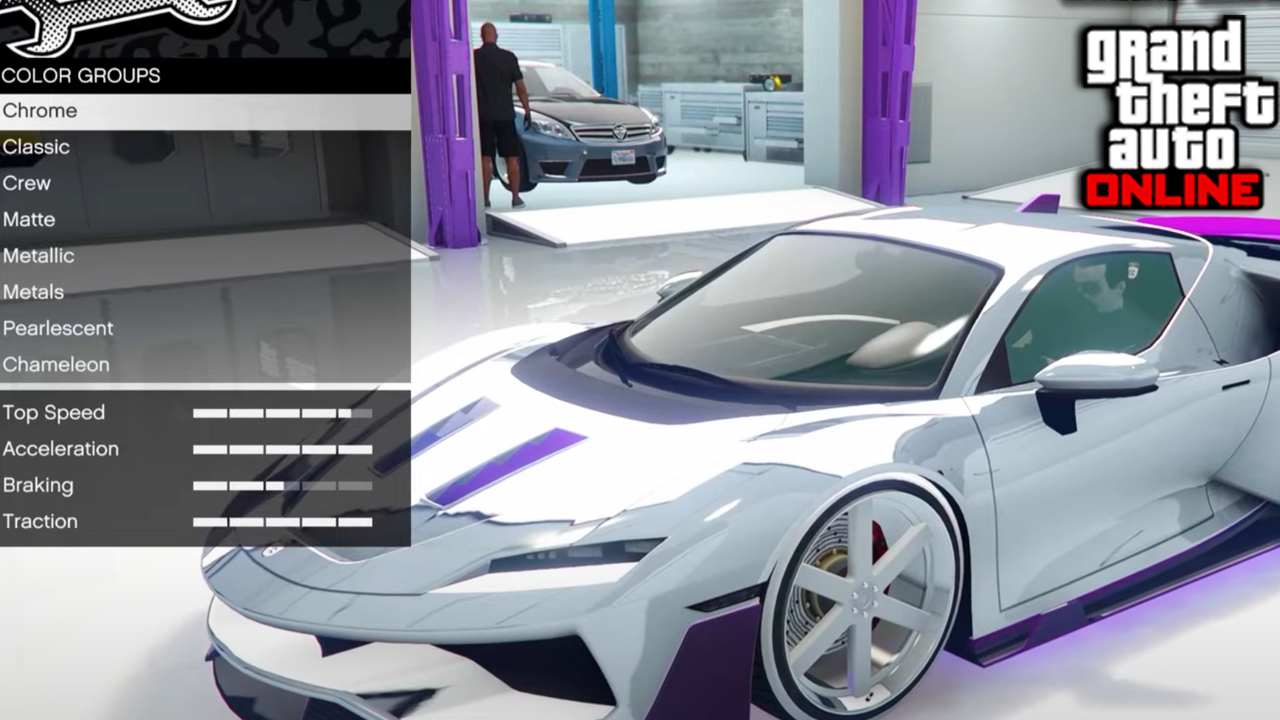Viewport: 1280px width, 720px height.
Task: Select the Chrome color group
Action: [40, 111]
